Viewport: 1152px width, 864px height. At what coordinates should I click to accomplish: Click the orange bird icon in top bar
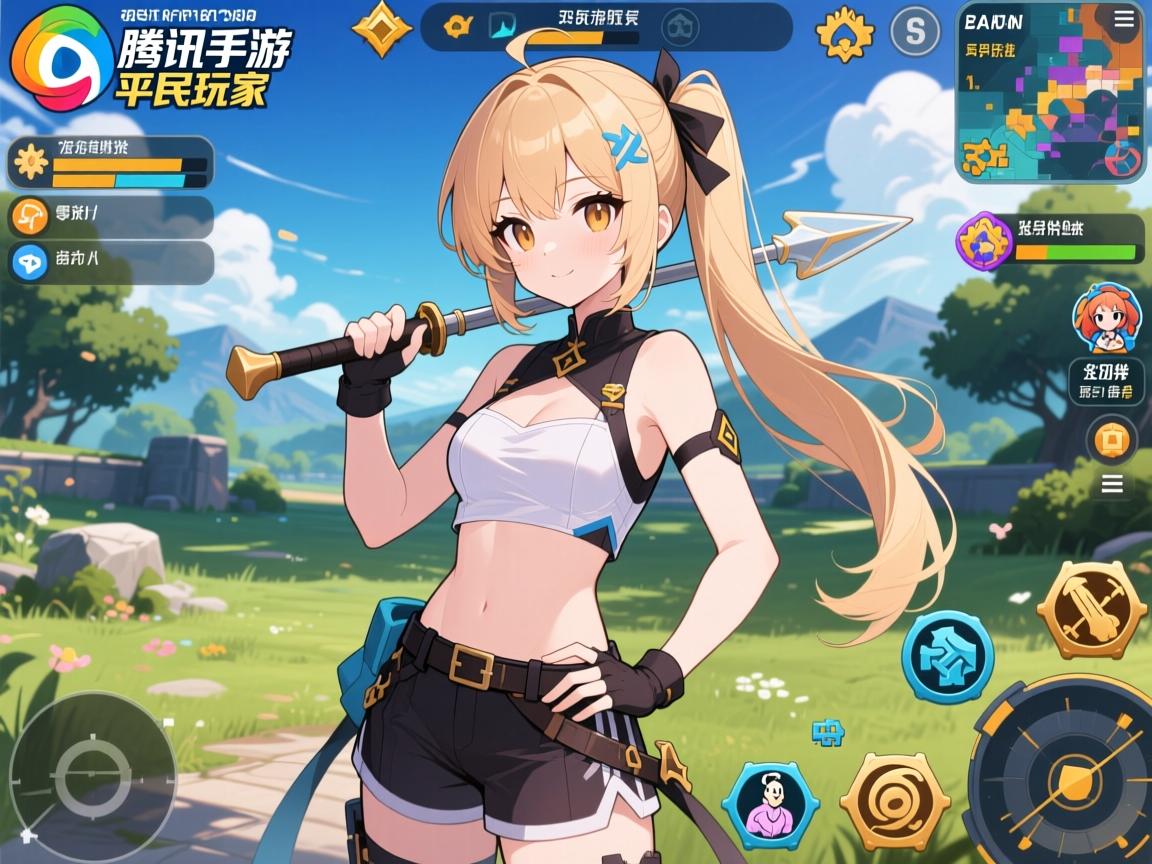pyautogui.click(x=457, y=27)
